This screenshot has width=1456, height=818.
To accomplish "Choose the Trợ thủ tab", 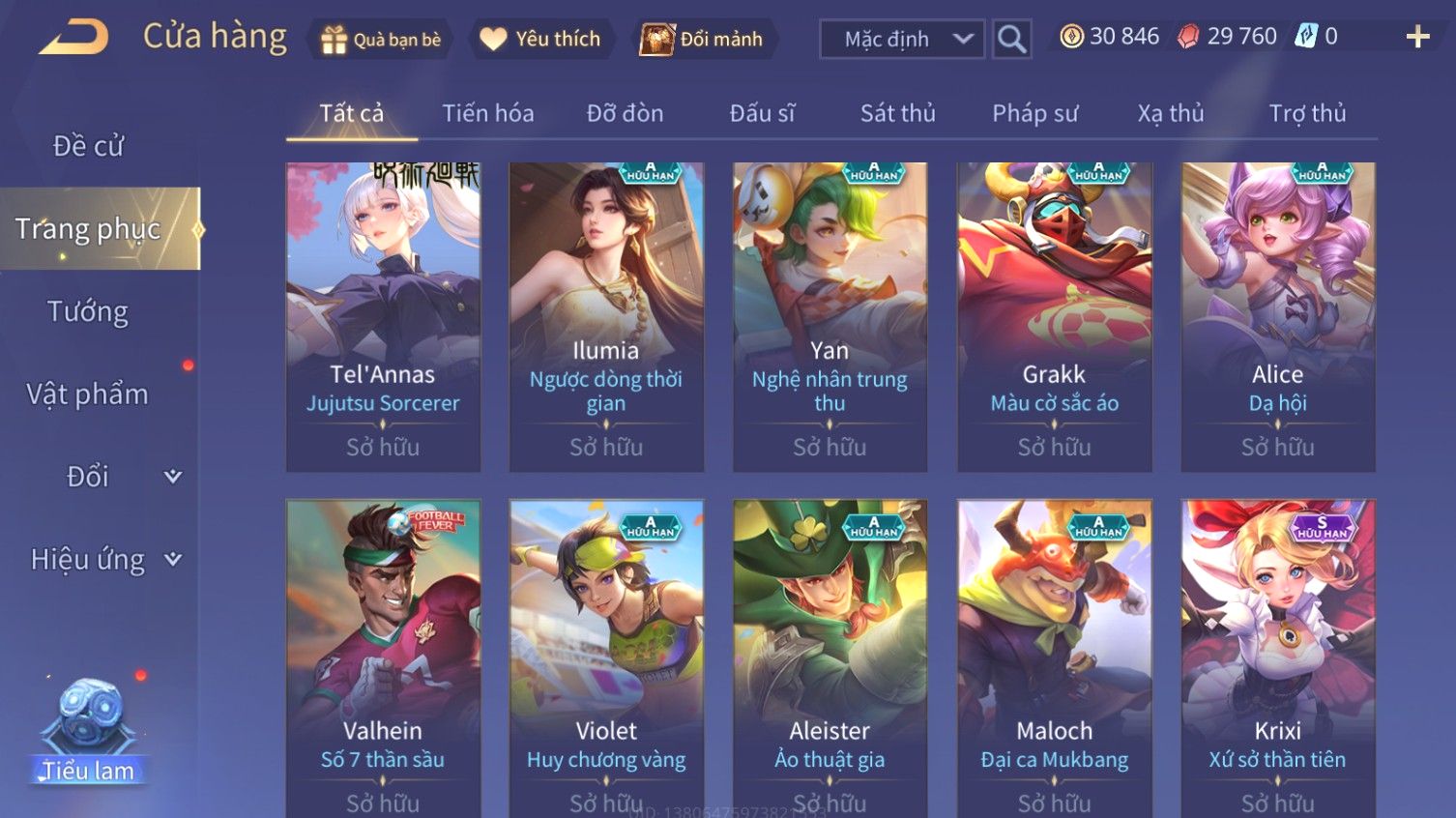I will [x=1306, y=114].
